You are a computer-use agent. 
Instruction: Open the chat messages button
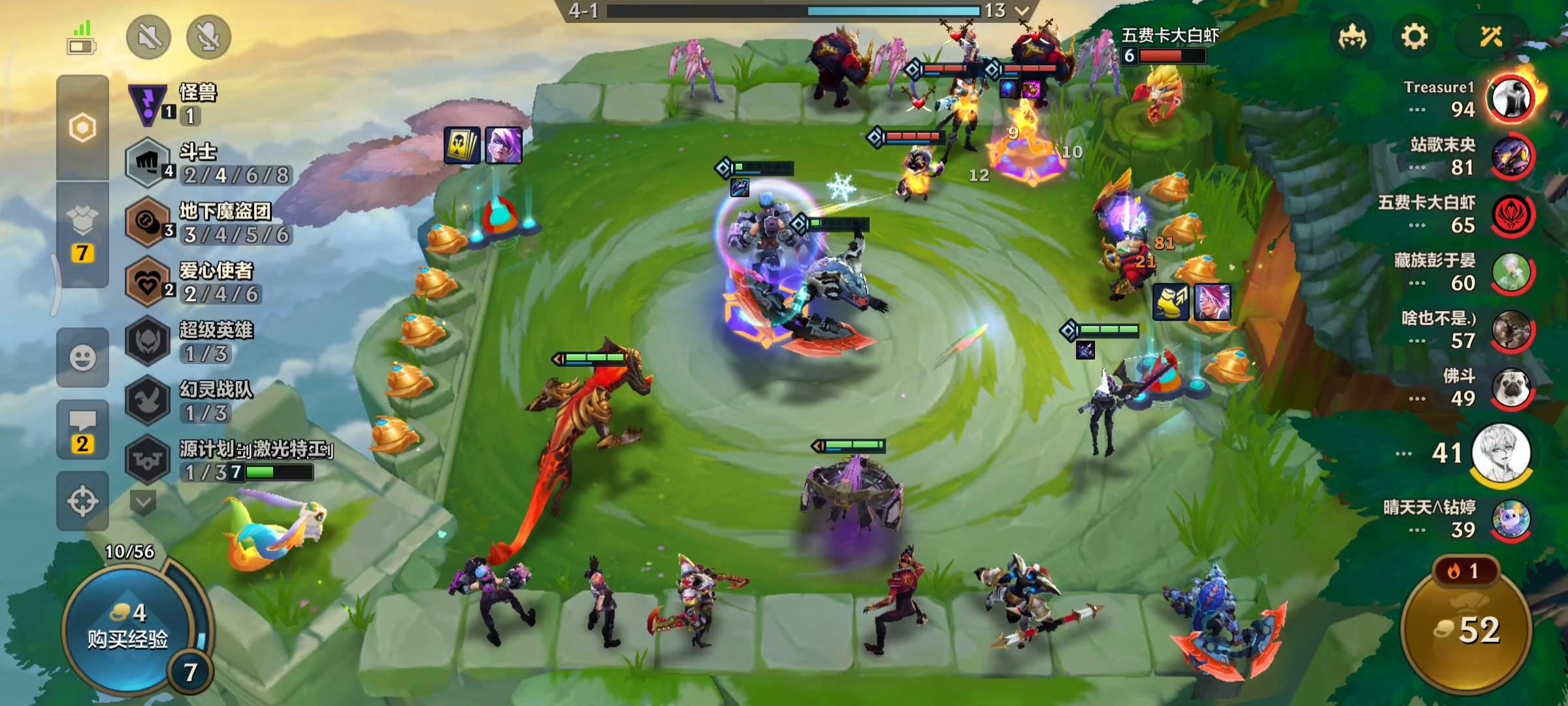(x=82, y=429)
